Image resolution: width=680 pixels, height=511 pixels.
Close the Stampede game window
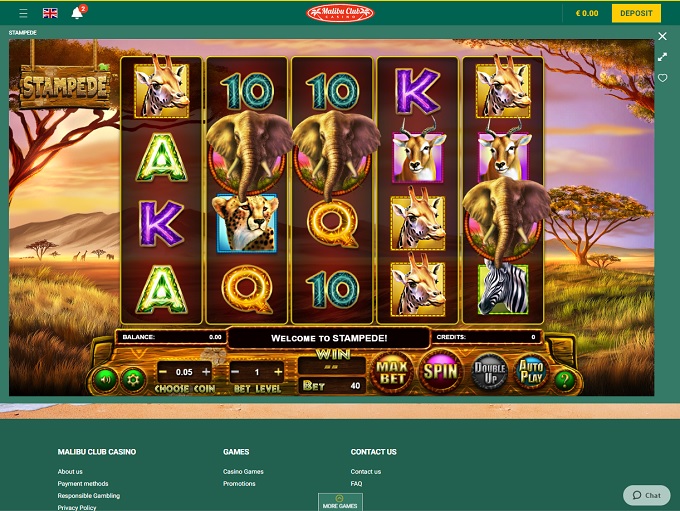tap(662, 36)
